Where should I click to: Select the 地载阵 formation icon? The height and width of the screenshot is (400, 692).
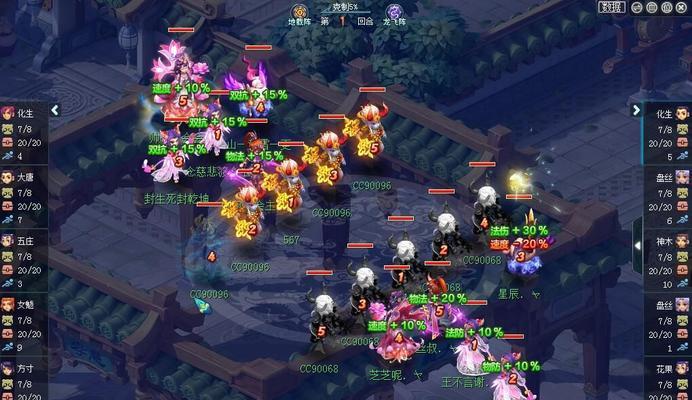[x=299, y=11]
